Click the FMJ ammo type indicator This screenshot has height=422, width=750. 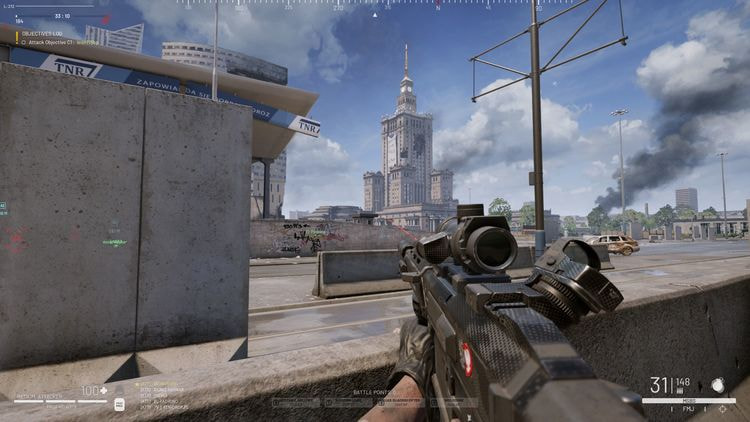(x=689, y=409)
